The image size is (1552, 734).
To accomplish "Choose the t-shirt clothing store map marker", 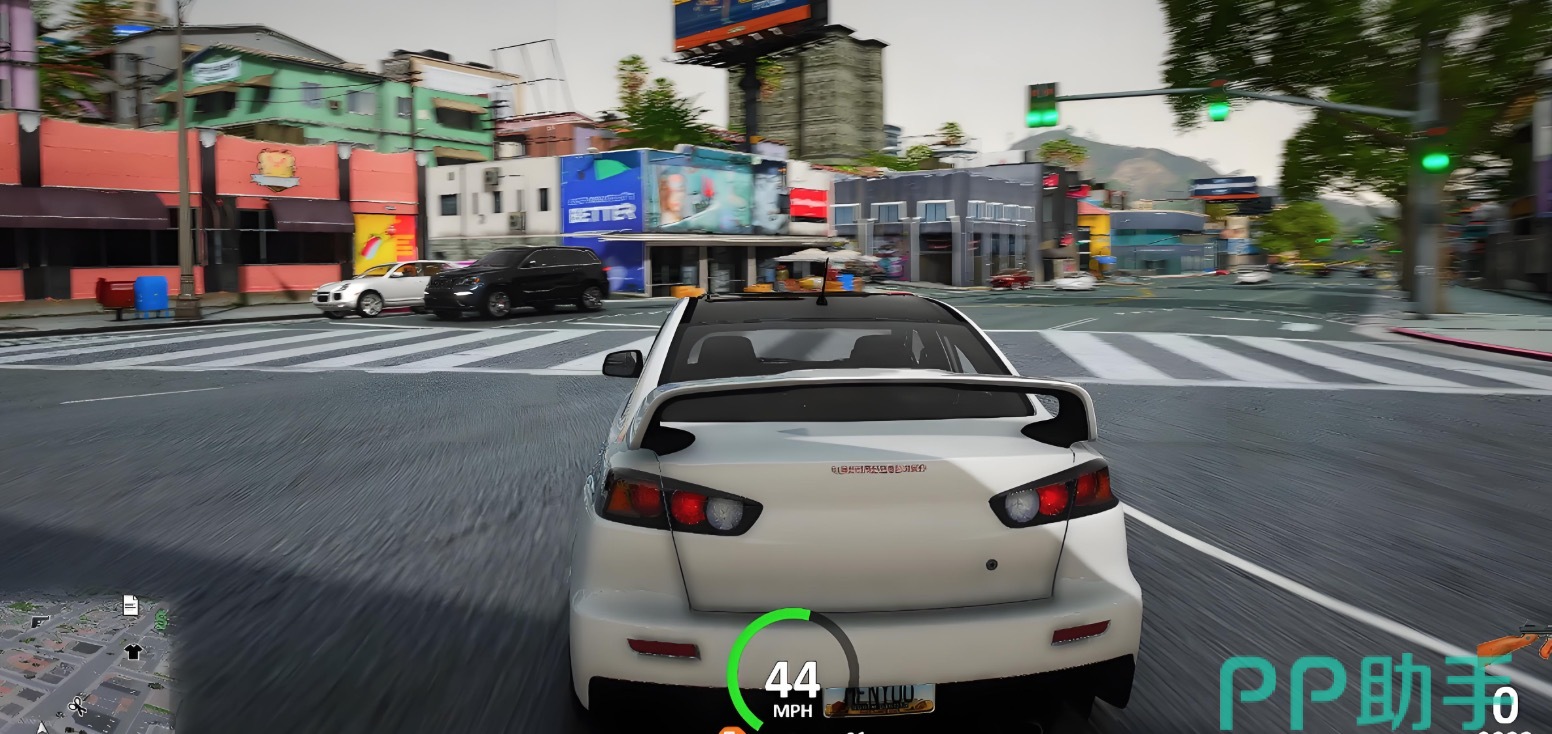I will [x=132, y=652].
